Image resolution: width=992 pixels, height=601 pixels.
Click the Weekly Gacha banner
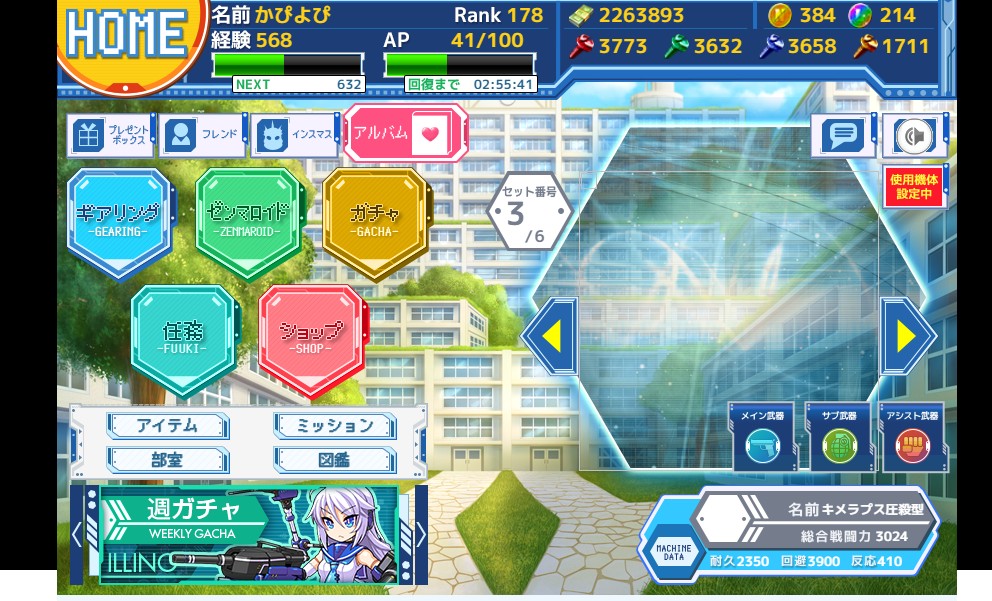248,534
